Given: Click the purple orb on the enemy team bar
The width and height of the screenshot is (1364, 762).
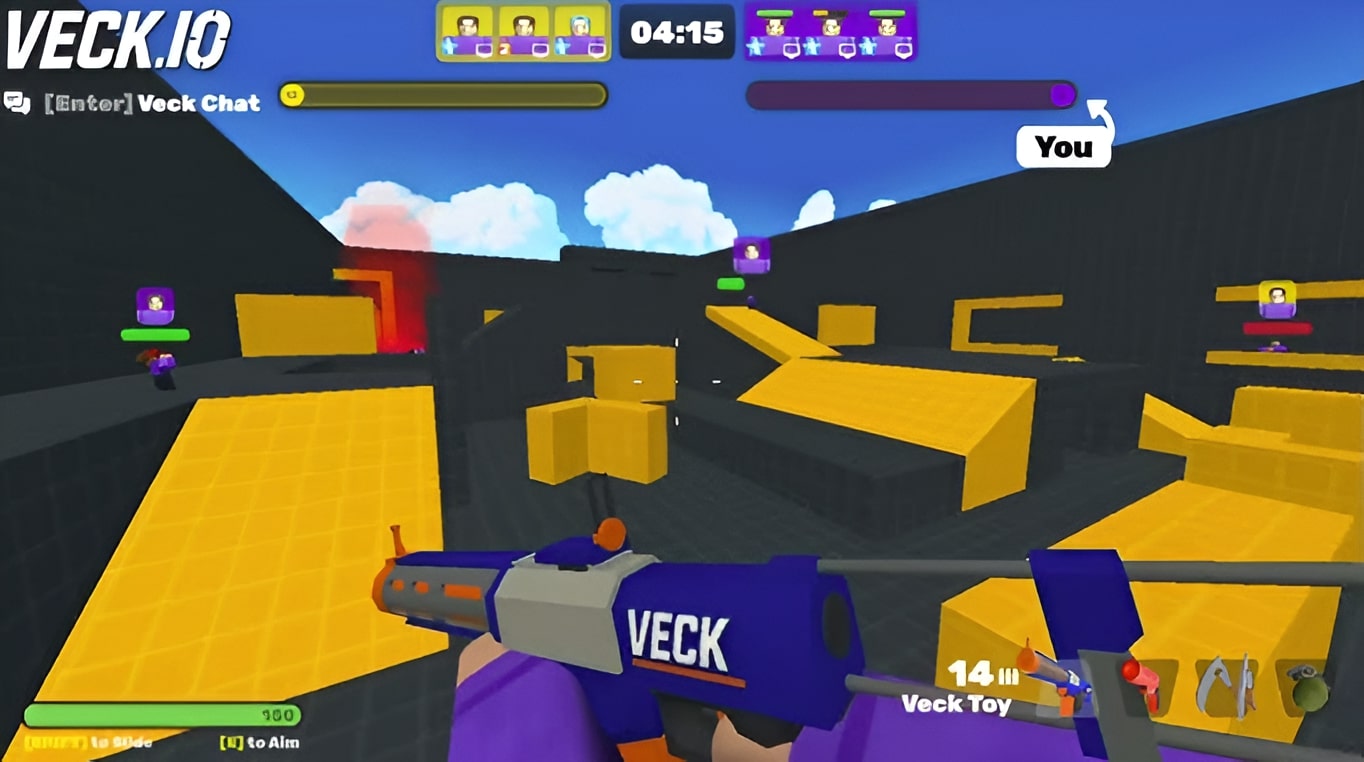Looking at the screenshot, I should click(1063, 94).
